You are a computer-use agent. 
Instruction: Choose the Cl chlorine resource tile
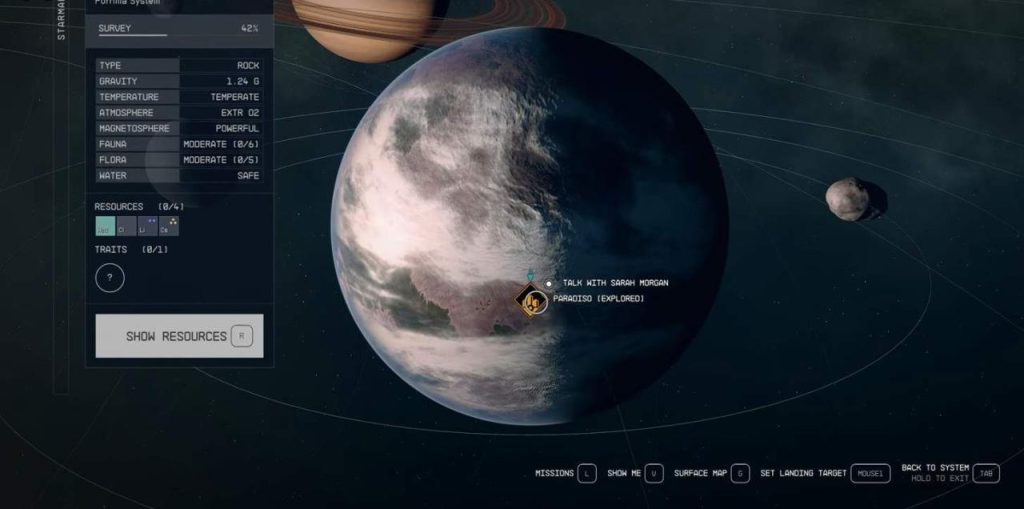(123, 228)
